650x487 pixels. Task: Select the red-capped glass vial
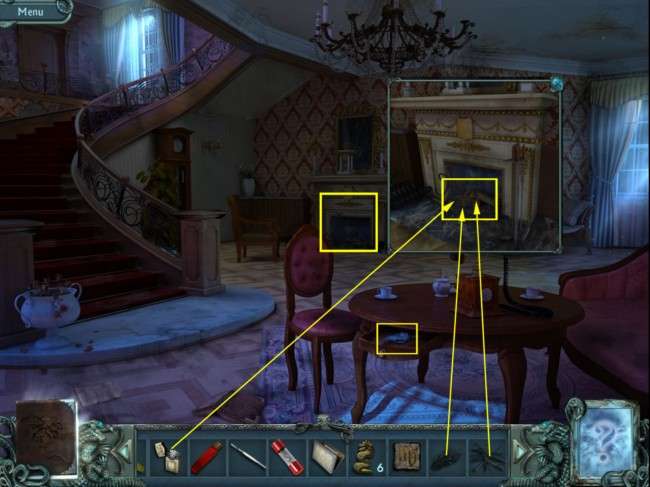pos(284,456)
